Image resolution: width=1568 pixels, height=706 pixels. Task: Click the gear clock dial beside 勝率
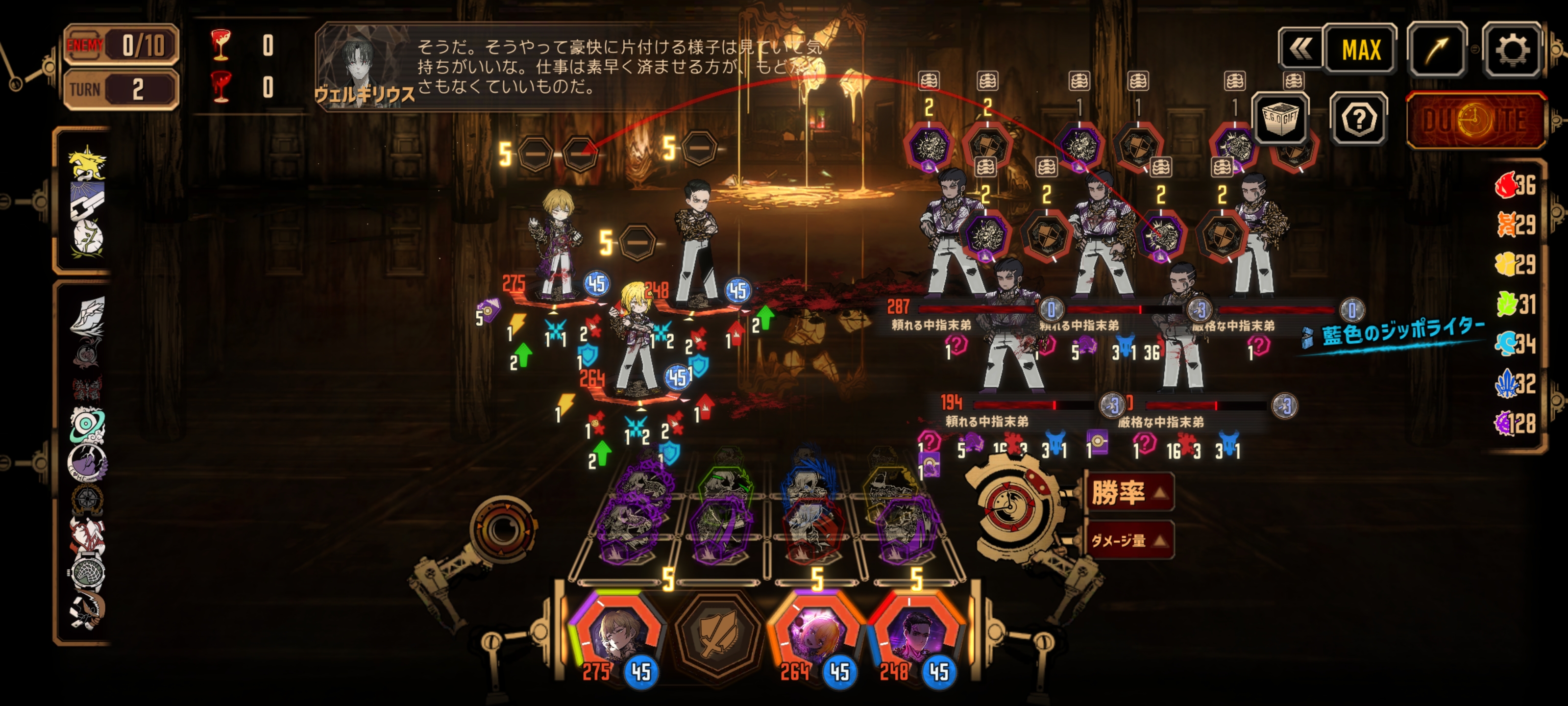[x=1010, y=505]
